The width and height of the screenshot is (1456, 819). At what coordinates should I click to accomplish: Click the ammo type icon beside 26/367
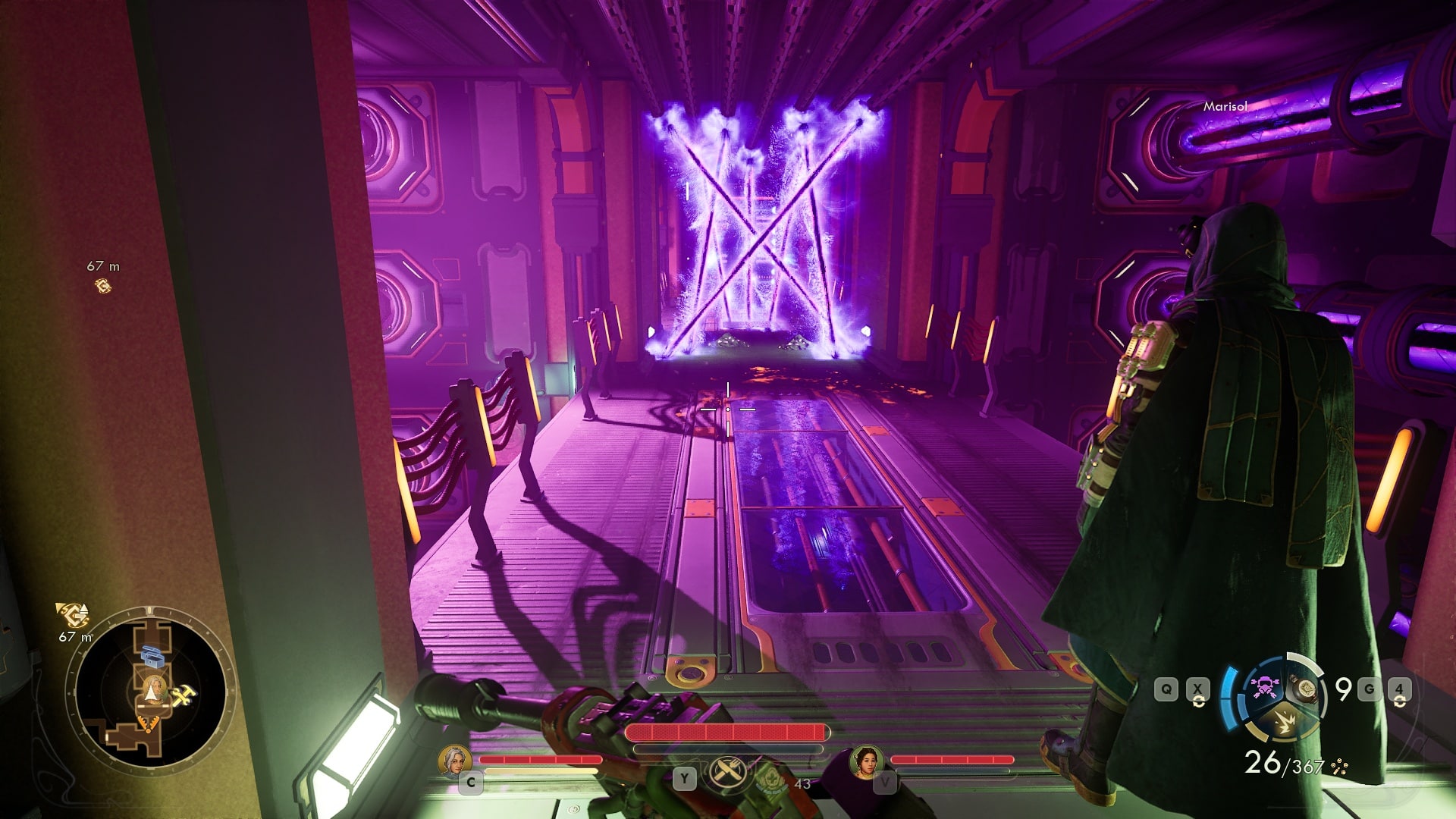click(1339, 767)
